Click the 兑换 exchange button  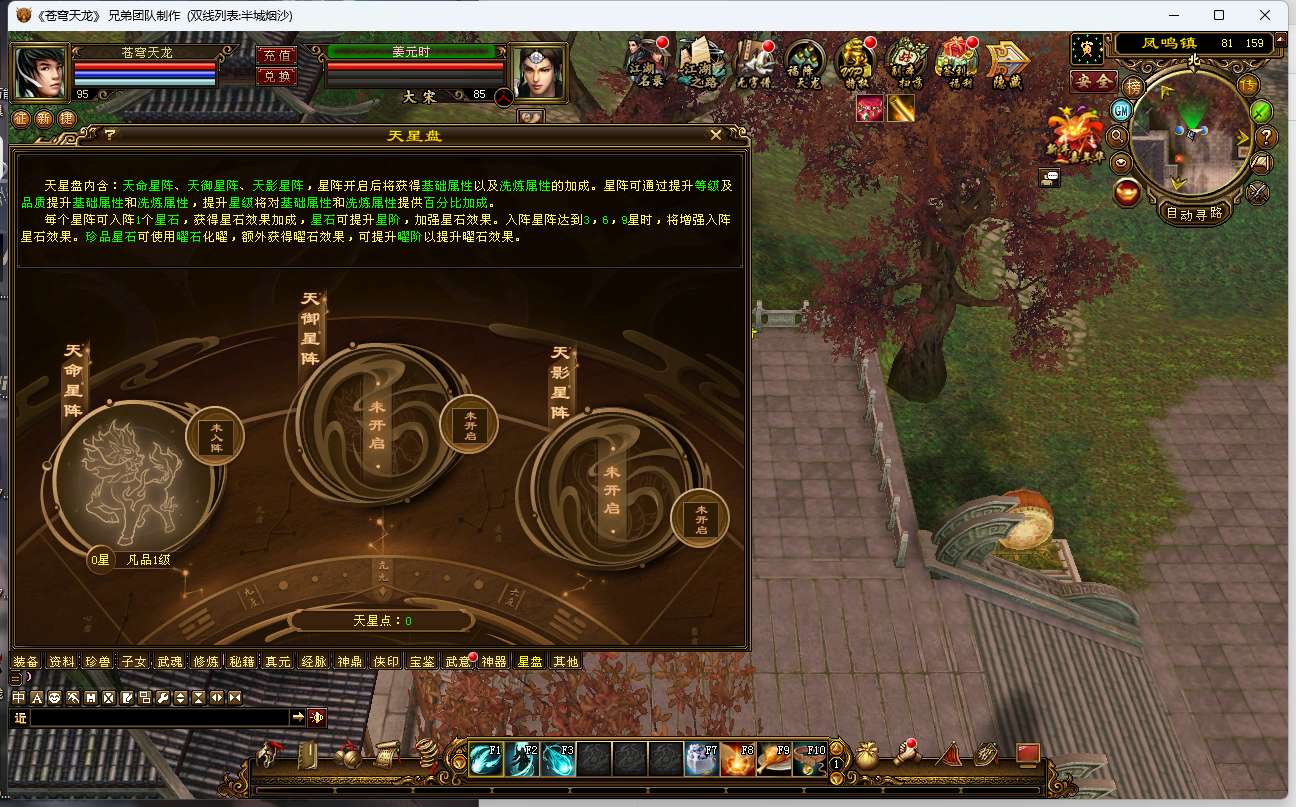276,76
